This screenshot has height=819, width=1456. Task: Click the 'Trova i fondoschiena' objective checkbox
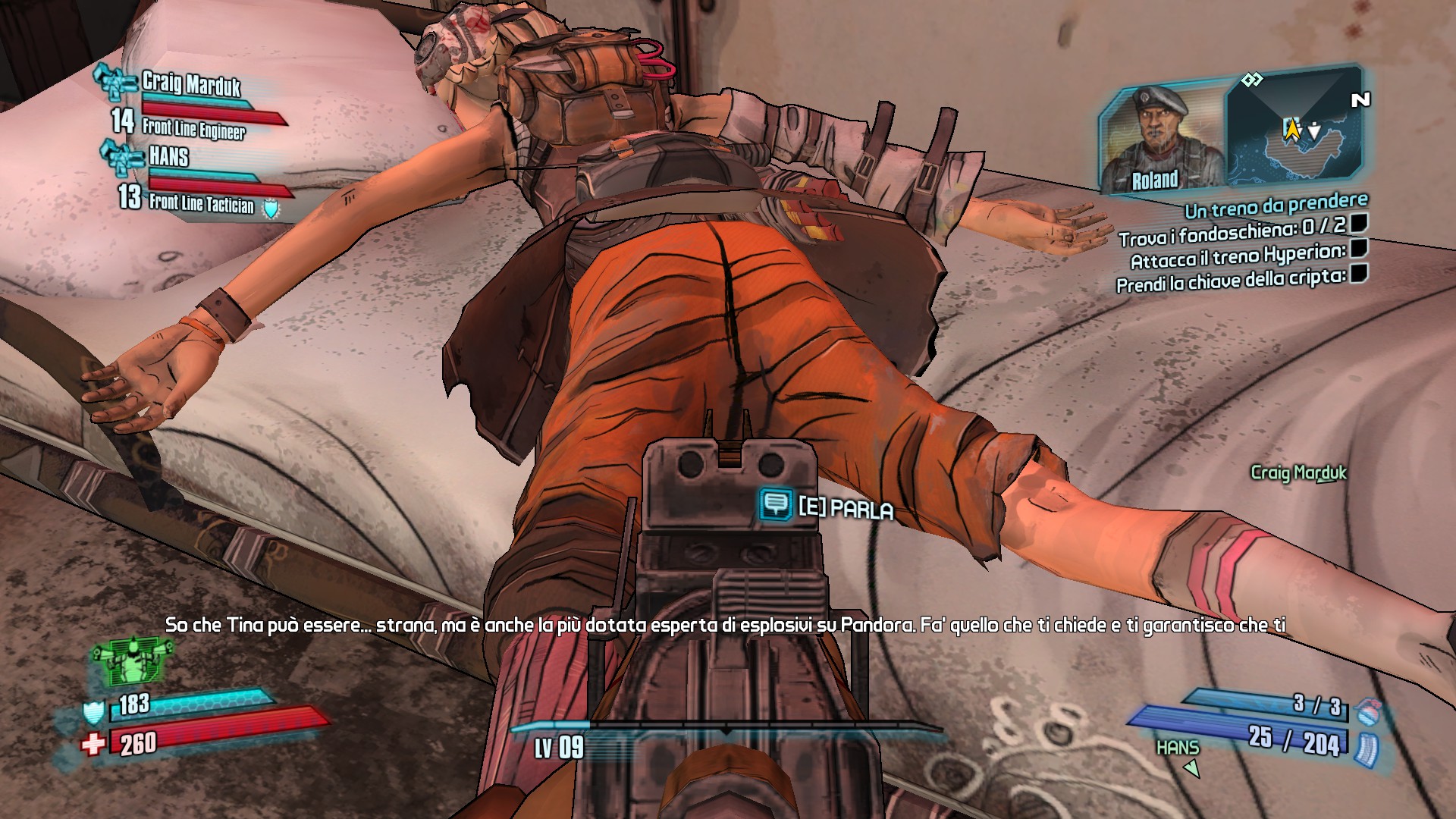[1359, 223]
